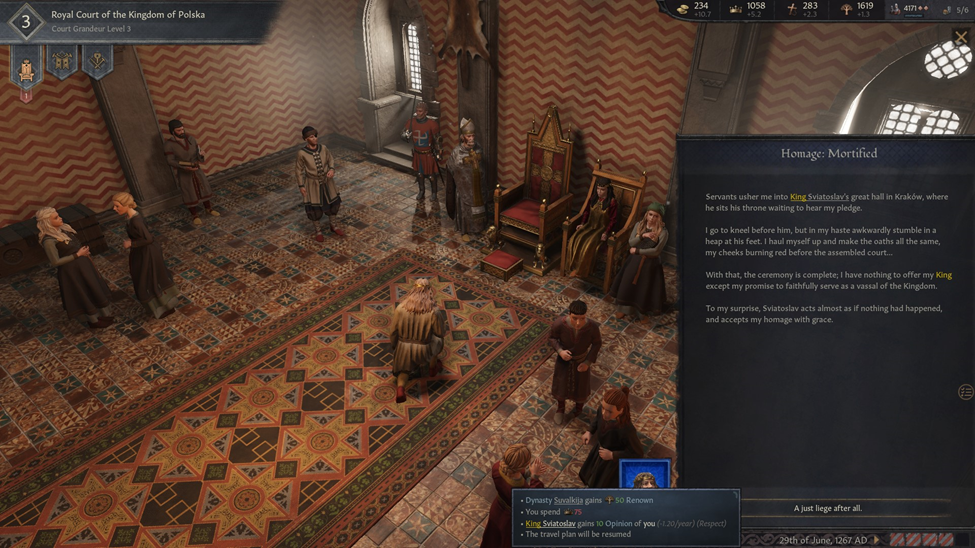Switch to the court banners tab

pos(62,63)
